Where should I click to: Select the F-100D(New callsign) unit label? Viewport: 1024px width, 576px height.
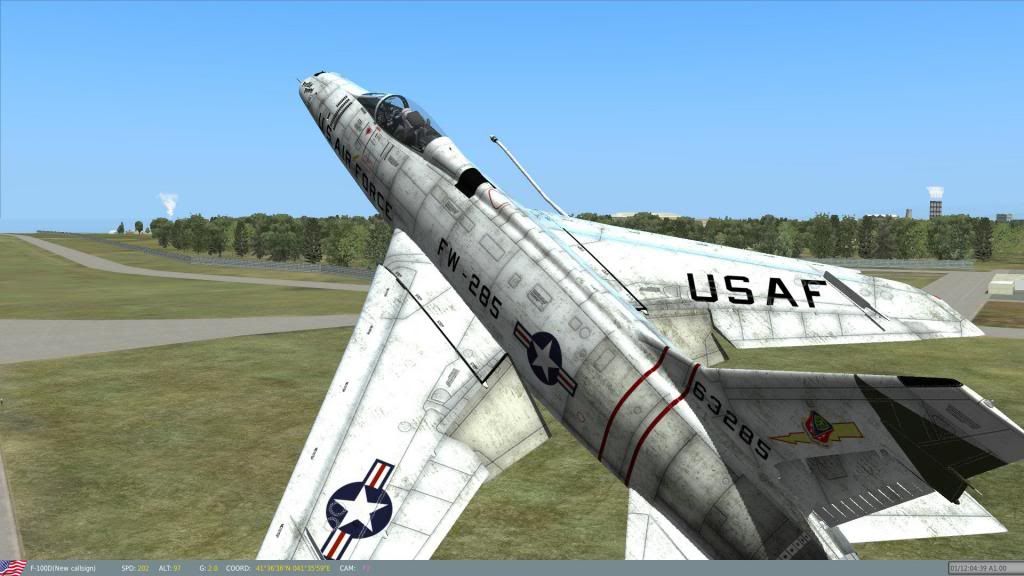(63, 569)
